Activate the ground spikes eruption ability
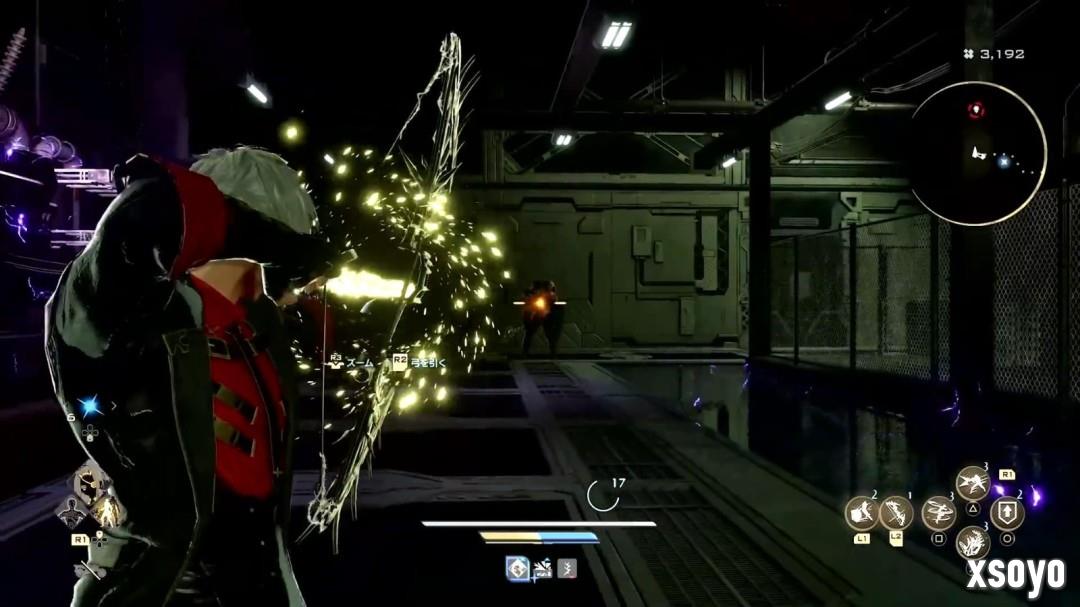Screen dimensions: 1080x607 click(972, 543)
